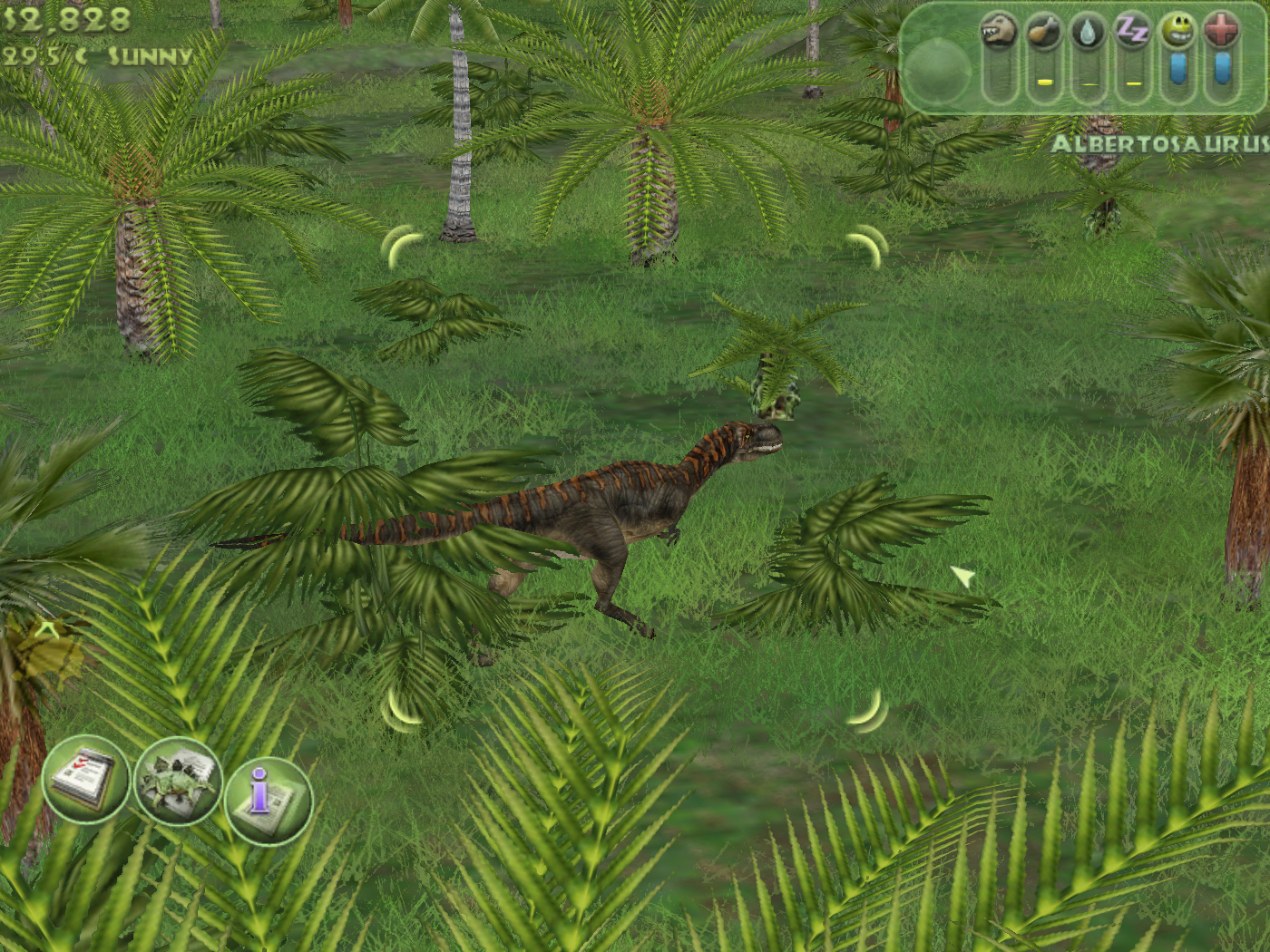Open the checklist clipboard report button

(x=85, y=779)
